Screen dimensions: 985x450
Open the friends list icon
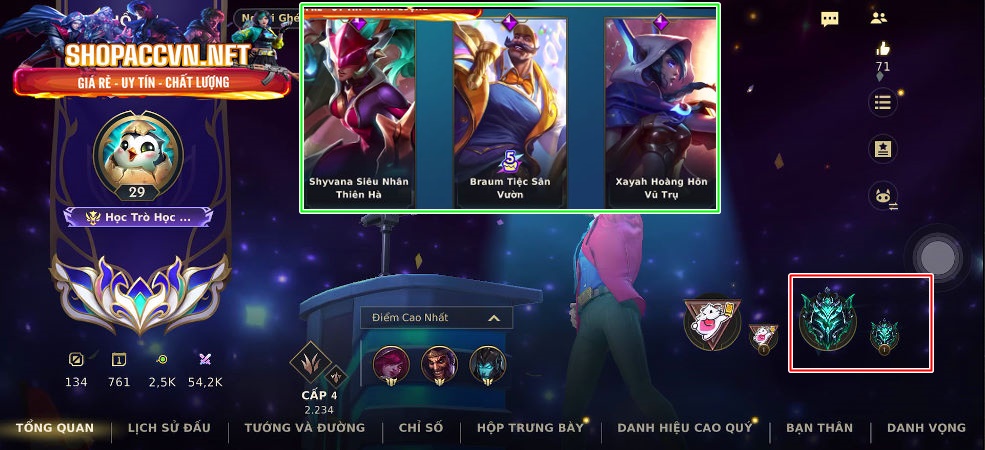pos(879,18)
